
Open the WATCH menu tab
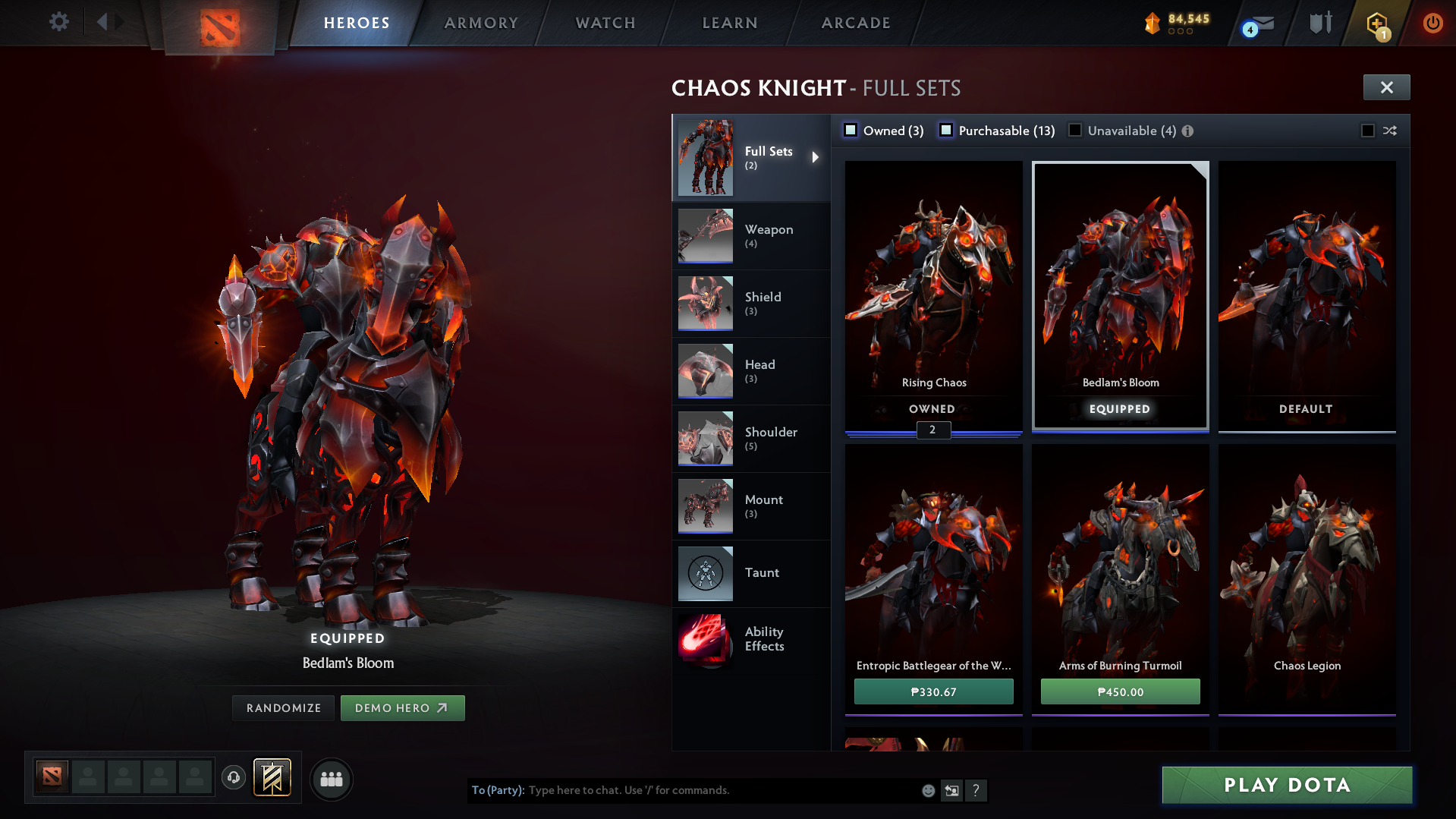click(x=605, y=23)
